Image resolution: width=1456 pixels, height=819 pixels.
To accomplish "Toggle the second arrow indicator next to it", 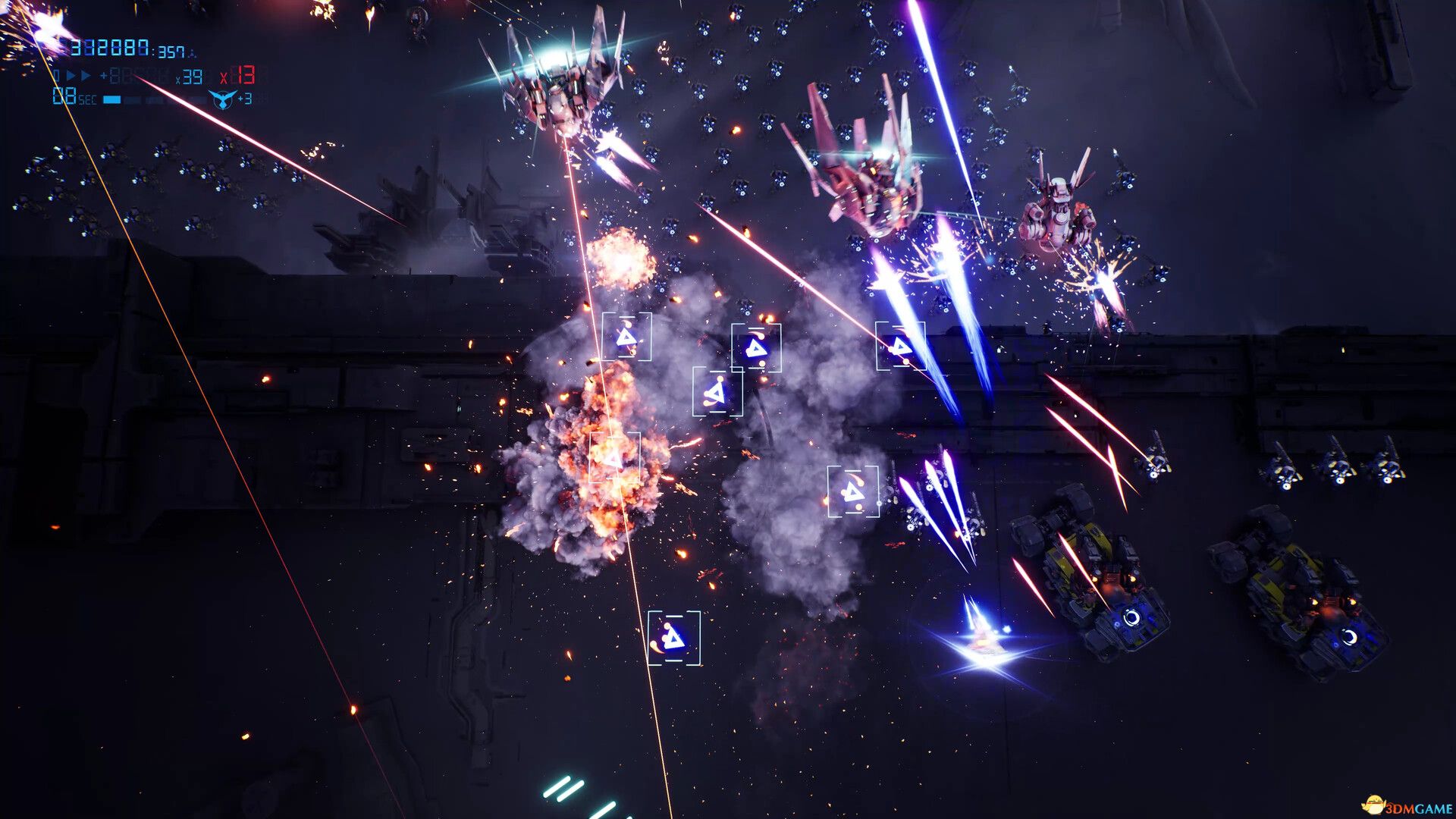I will click(86, 75).
